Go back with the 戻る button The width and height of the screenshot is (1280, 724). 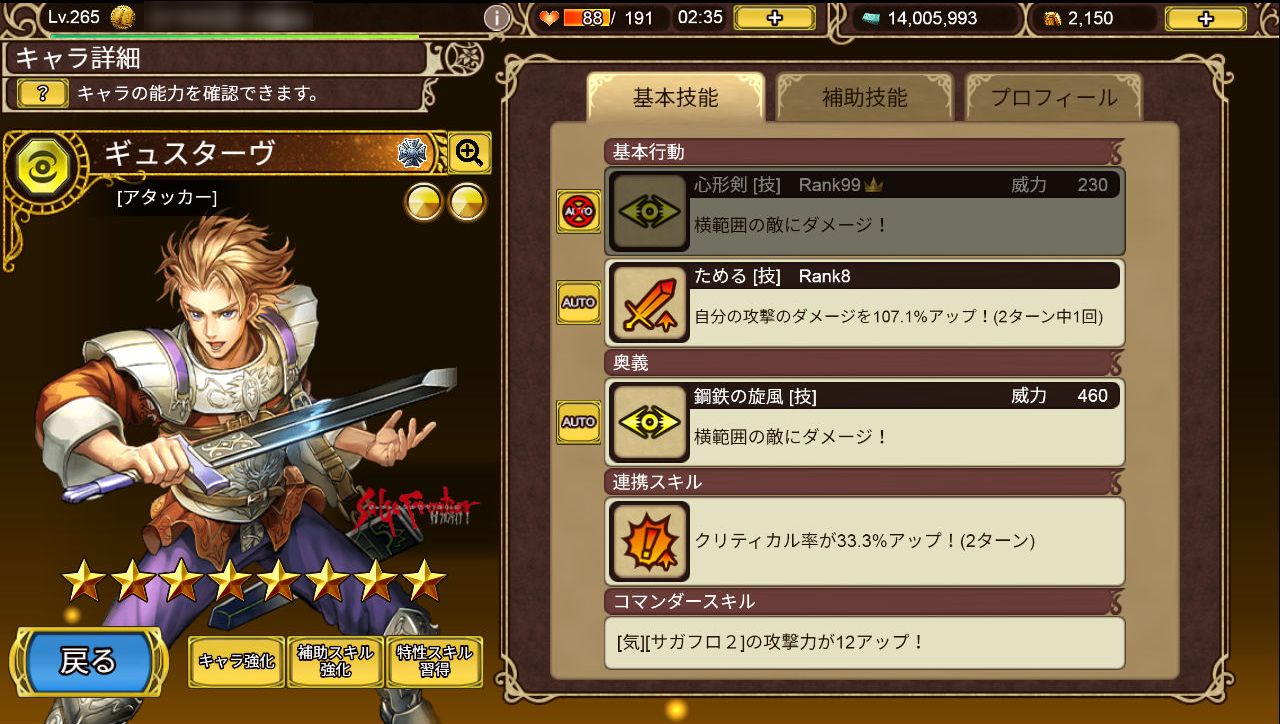(88, 661)
